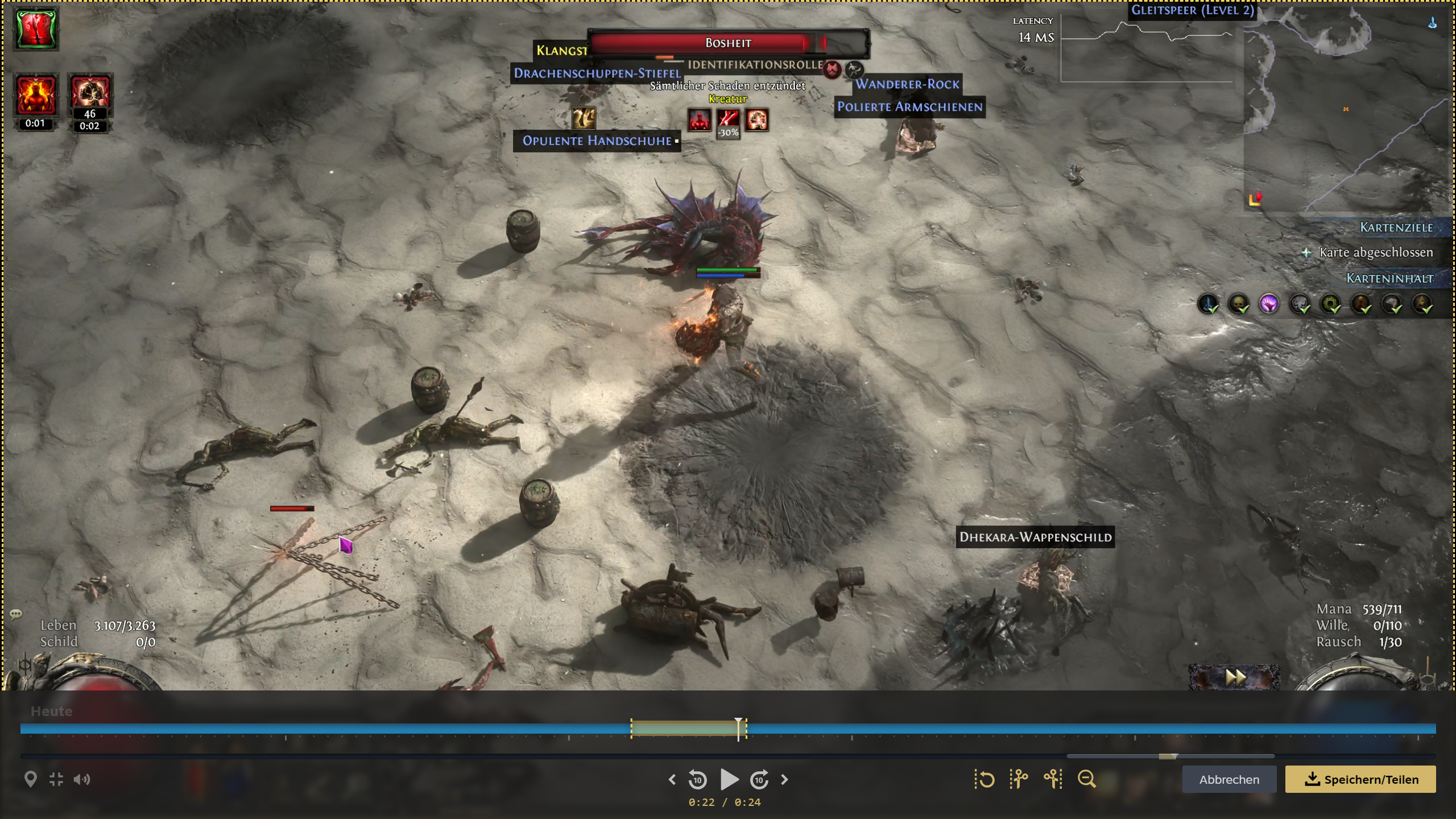Pick up the Dhekara-Wappenschild label

pyautogui.click(x=1035, y=537)
